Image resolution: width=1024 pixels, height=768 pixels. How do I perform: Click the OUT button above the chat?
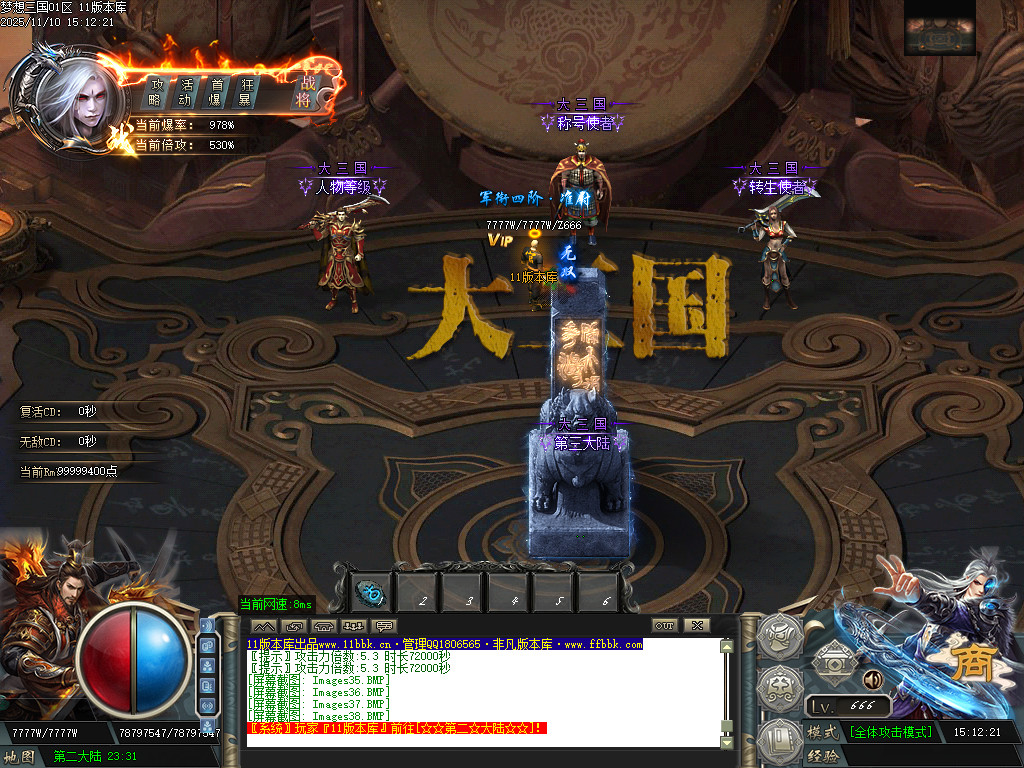coord(665,625)
